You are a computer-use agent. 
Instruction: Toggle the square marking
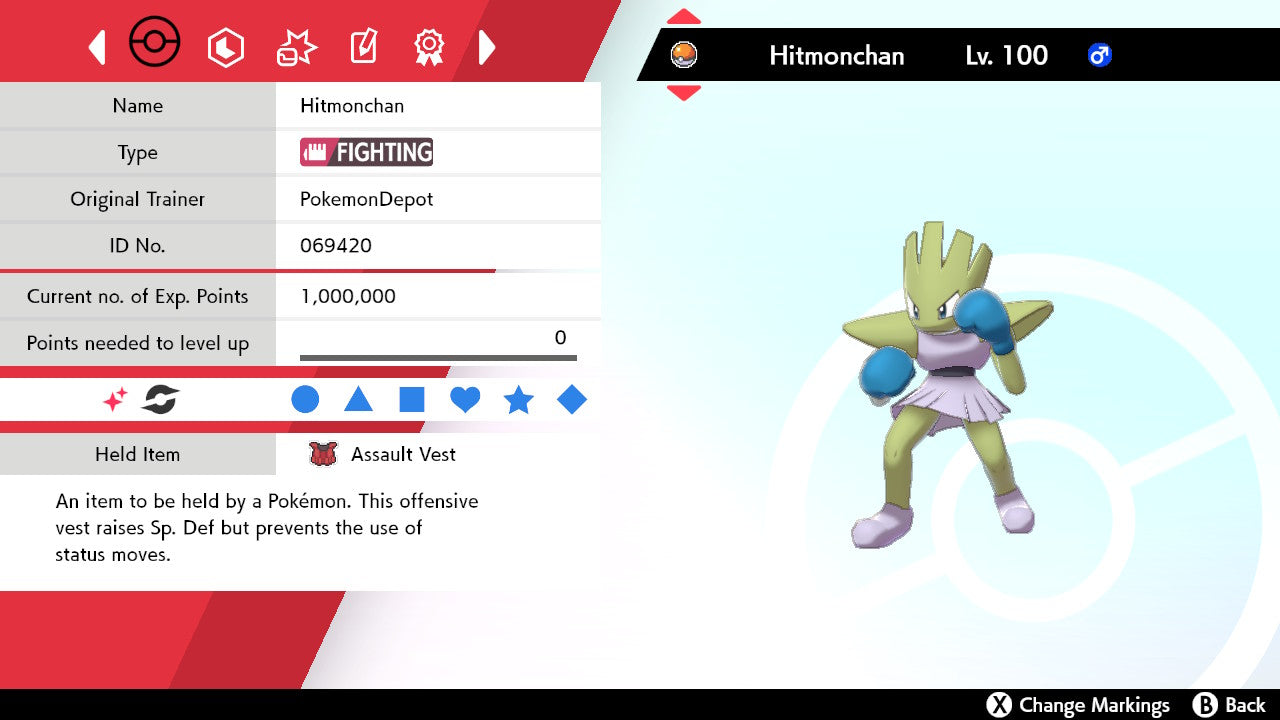click(x=412, y=400)
